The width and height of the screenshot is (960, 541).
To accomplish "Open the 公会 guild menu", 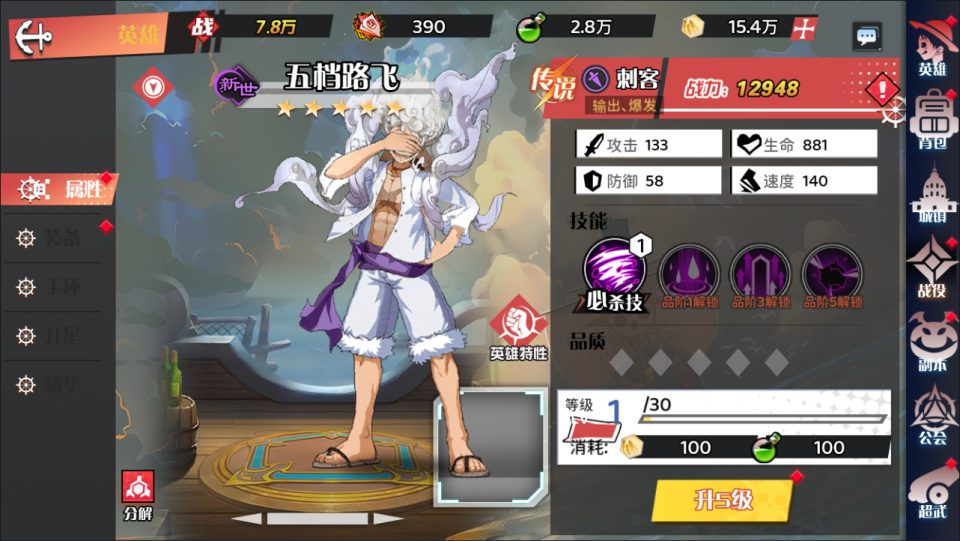I will tap(932, 415).
